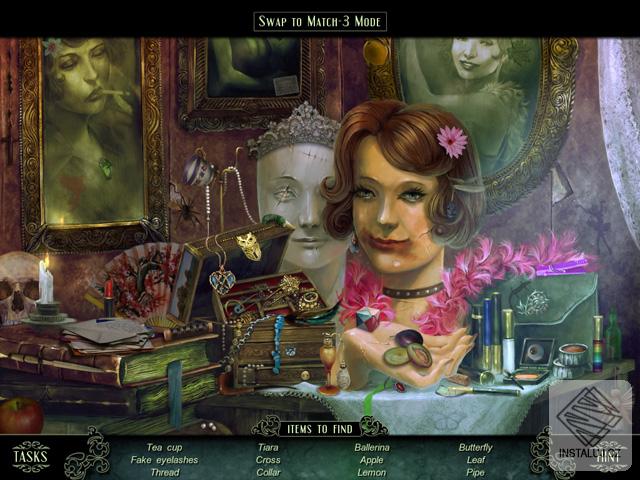Use the Hint button

tap(607, 457)
